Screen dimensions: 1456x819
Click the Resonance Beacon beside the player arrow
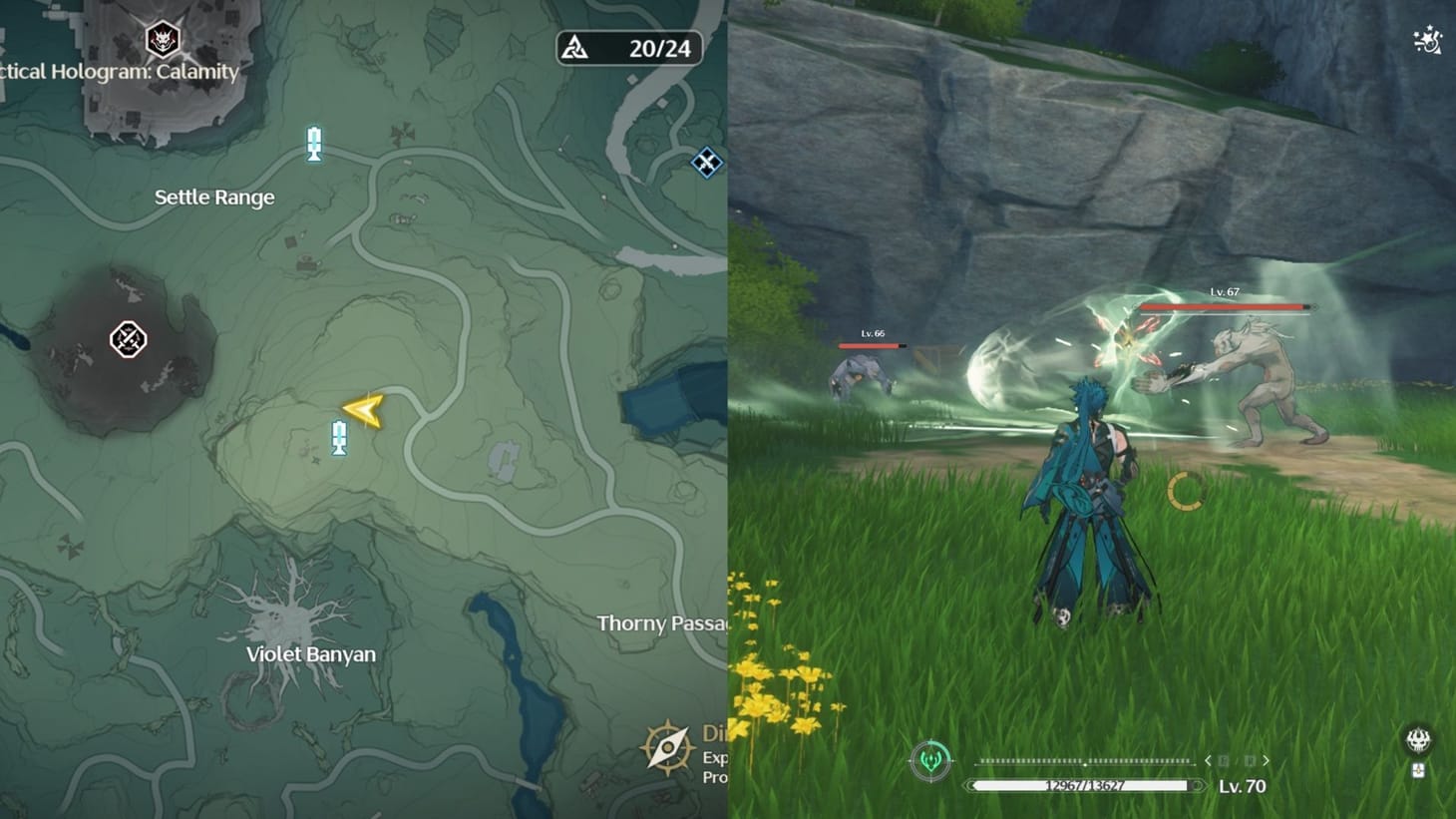click(339, 439)
